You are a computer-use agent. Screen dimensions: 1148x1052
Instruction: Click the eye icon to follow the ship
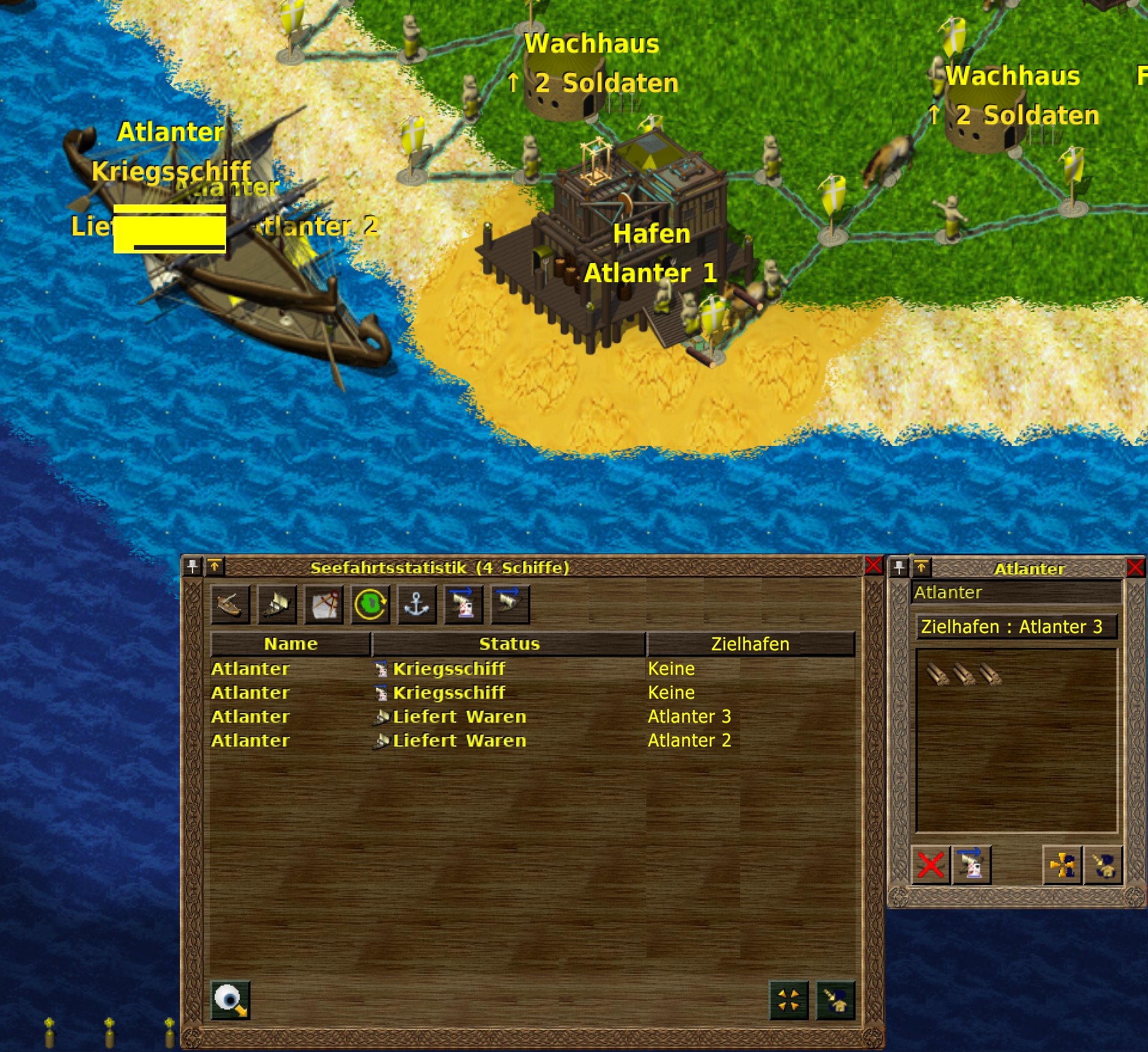pos(230,999)
